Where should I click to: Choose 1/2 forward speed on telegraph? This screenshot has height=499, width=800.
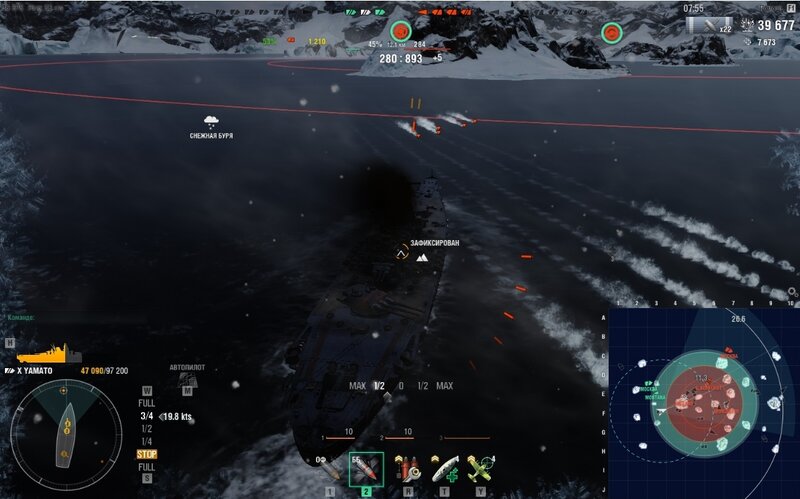point(146,428)
